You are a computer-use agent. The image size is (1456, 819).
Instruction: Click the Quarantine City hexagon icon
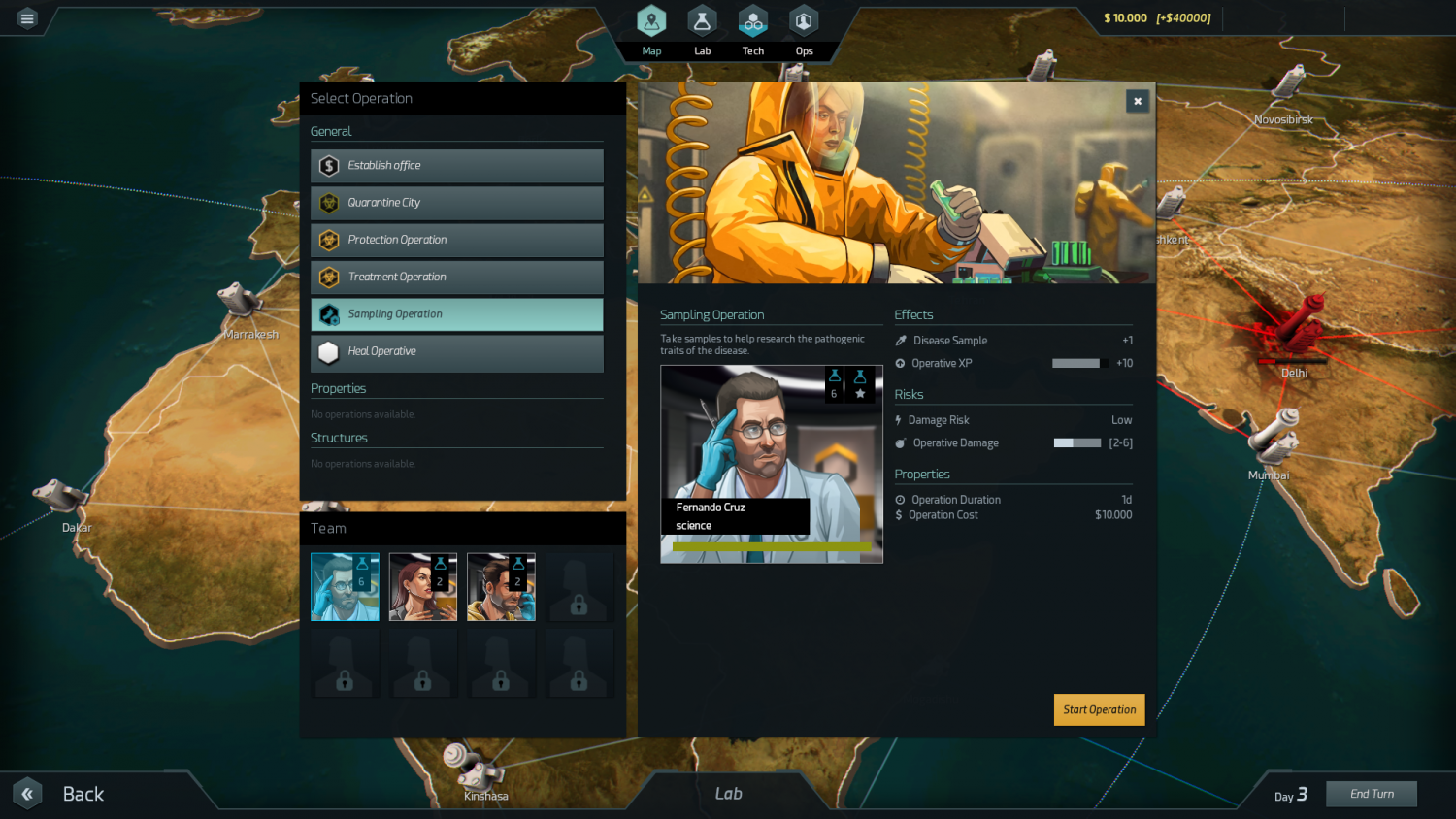(328, 202)
